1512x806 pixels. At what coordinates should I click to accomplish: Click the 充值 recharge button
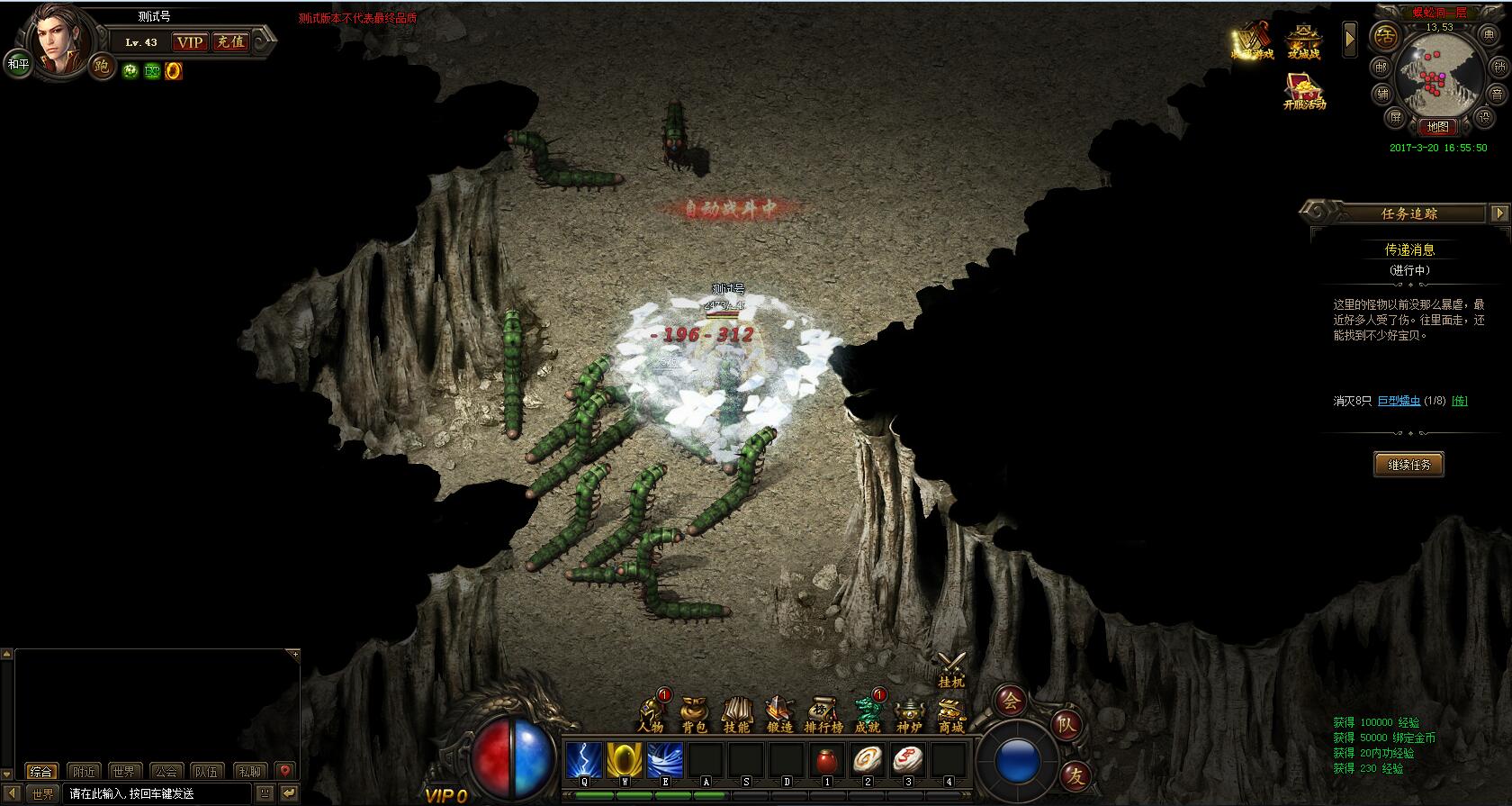click(230, 42)
